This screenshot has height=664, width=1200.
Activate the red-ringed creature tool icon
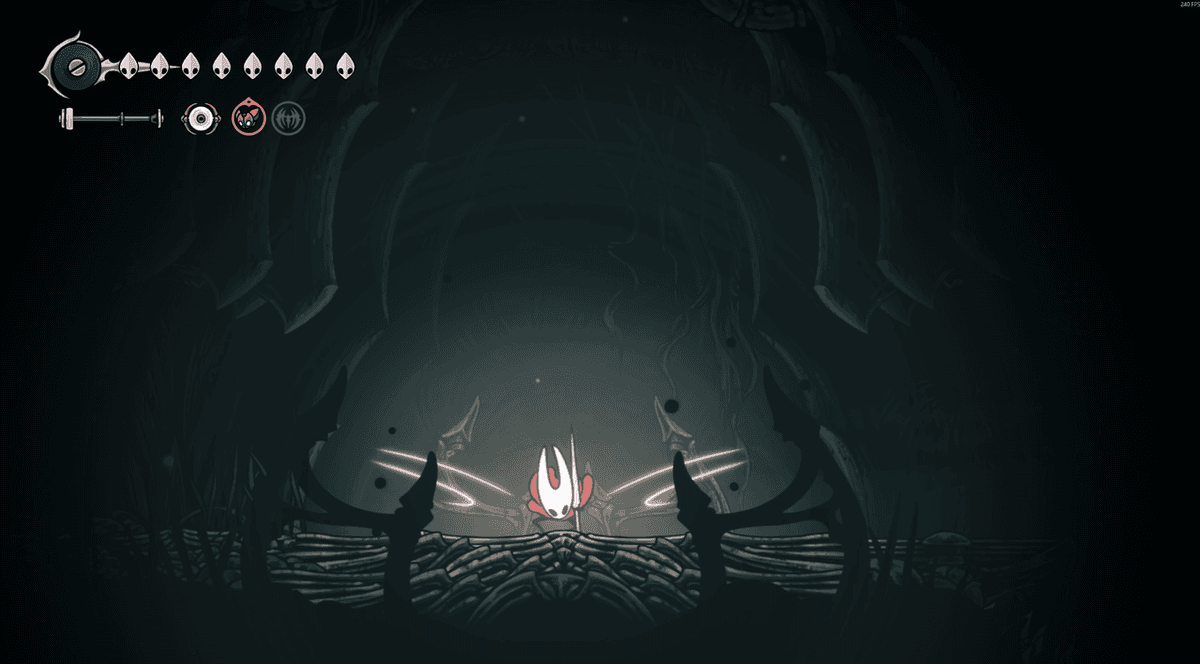pos(246,119)
